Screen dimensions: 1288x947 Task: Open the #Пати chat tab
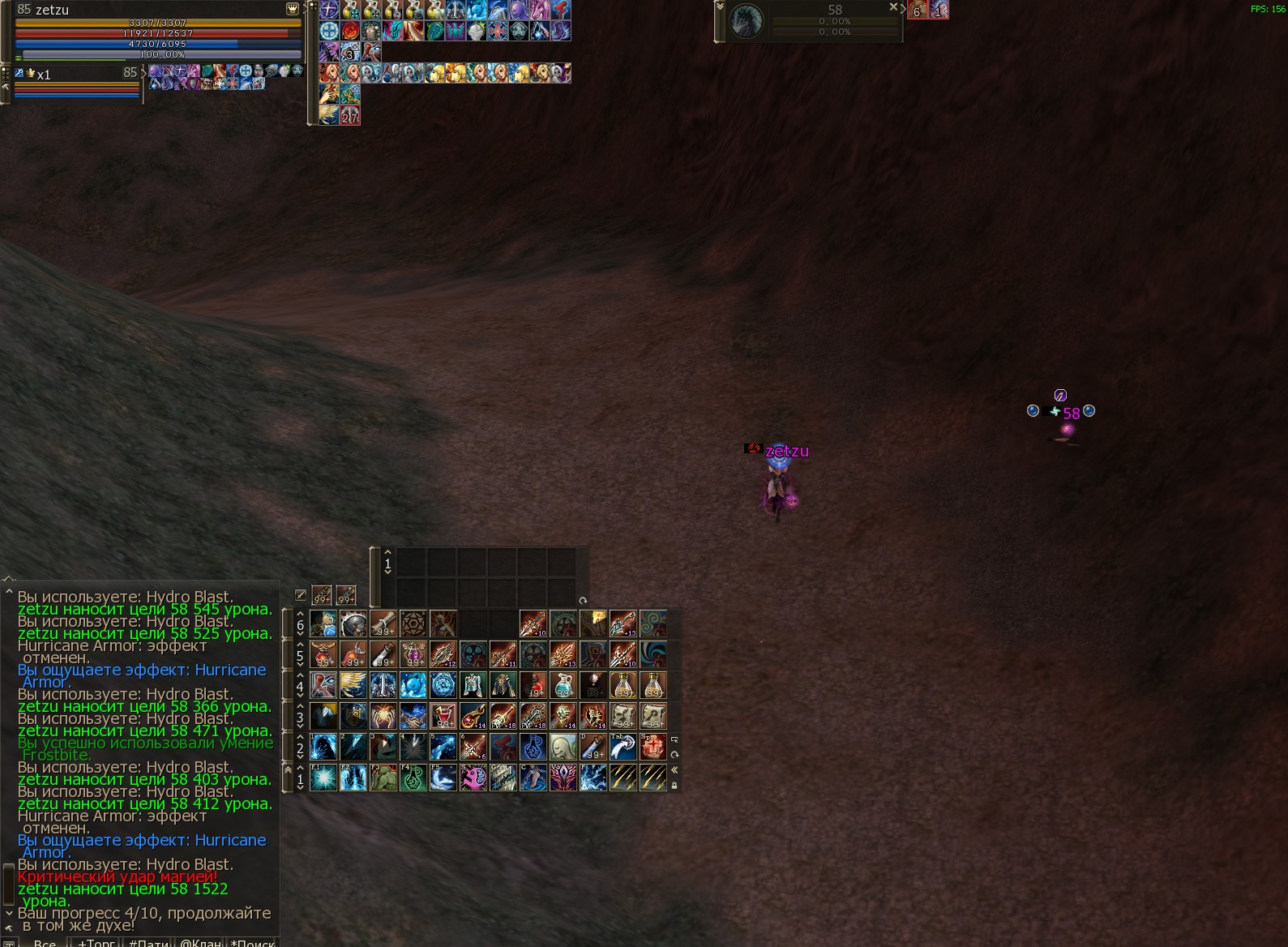pos(148,943)
